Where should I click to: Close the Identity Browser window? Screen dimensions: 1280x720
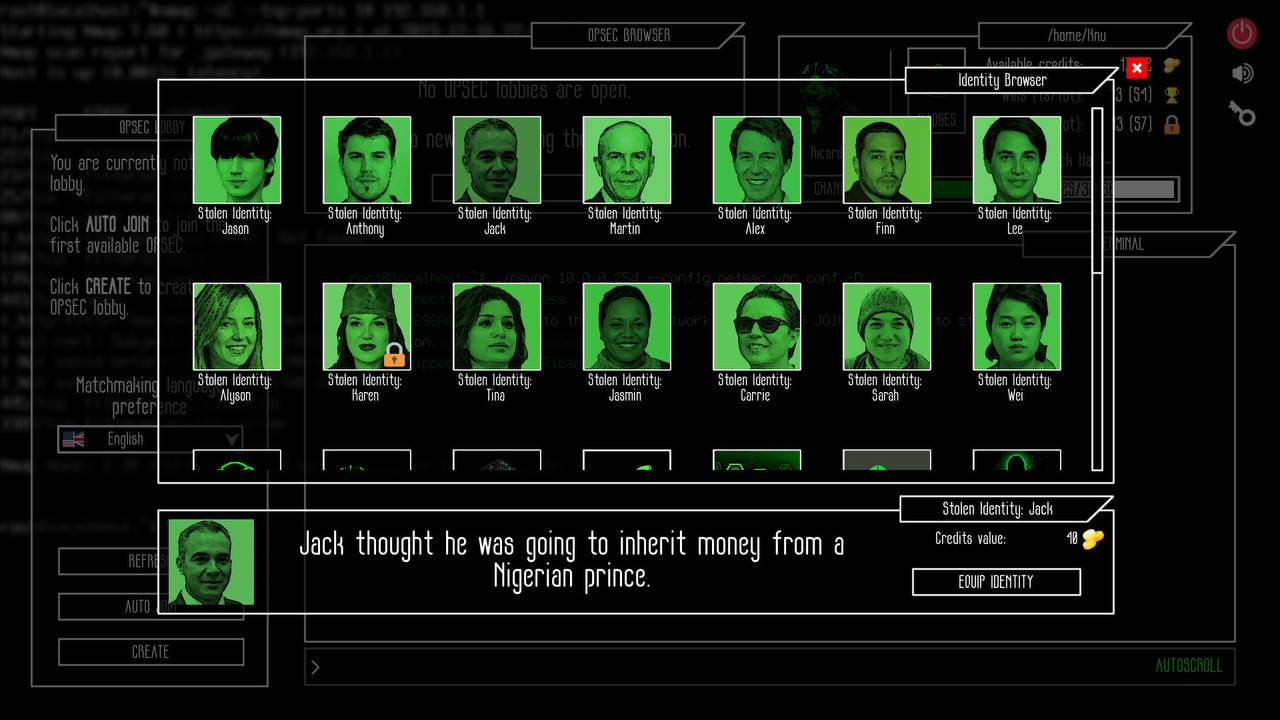coord(1136,68)
